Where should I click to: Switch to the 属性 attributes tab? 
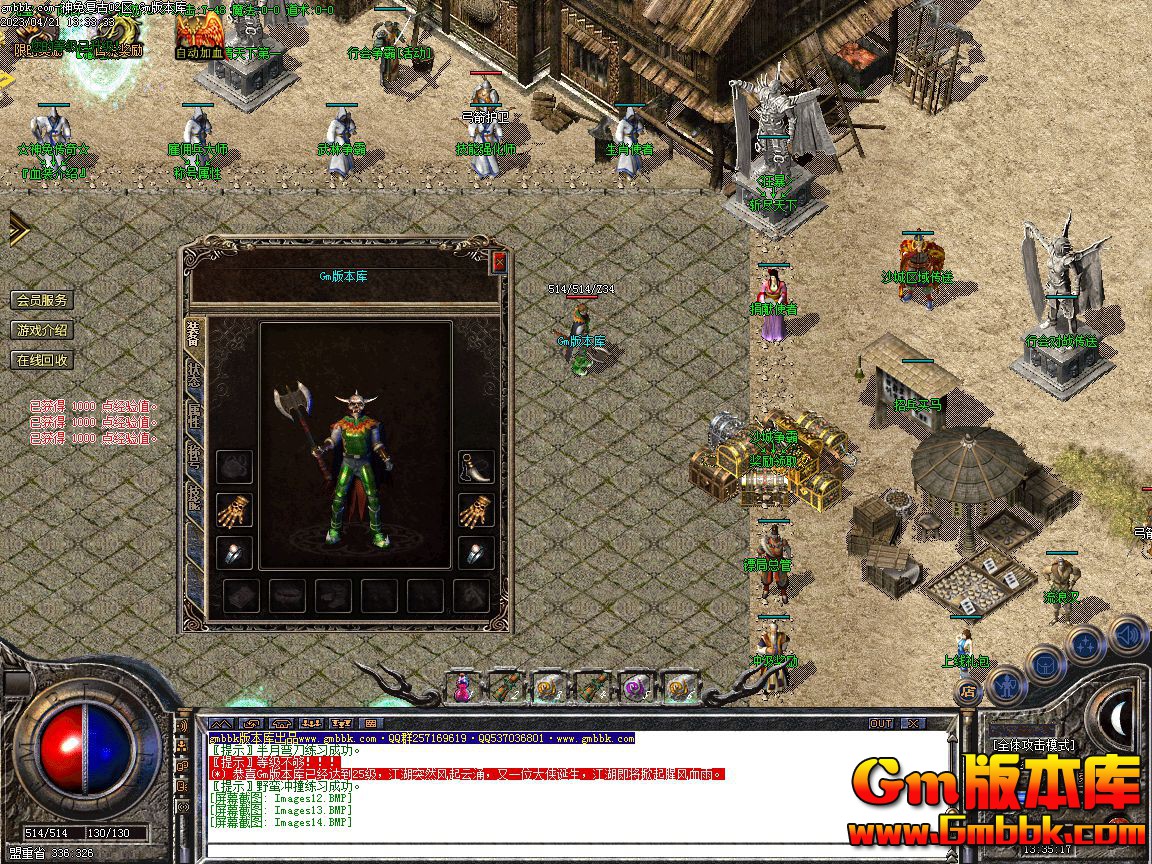pyautogui.click(x=193, y=415)
